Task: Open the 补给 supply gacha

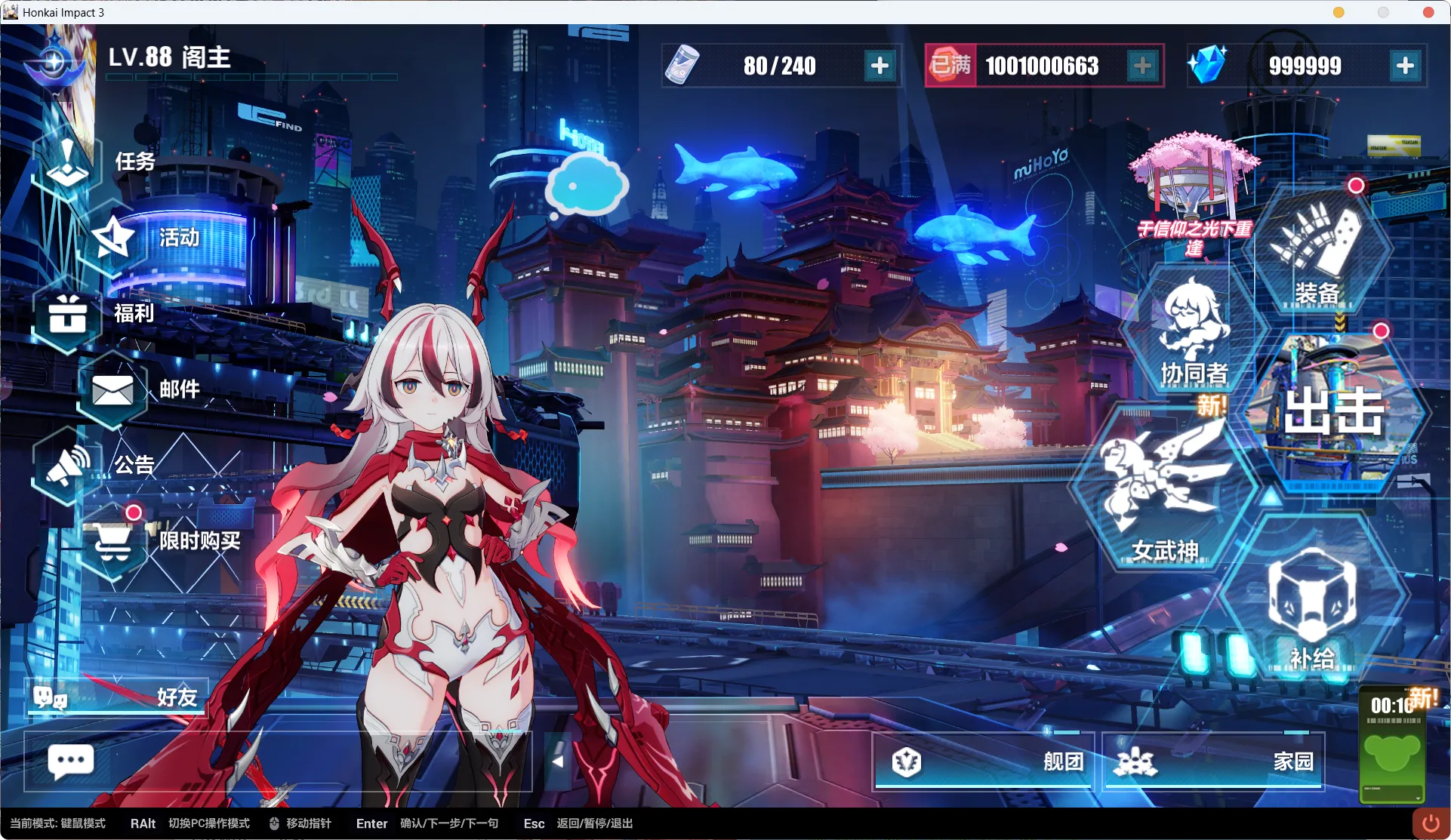Action: point(1311,604)
